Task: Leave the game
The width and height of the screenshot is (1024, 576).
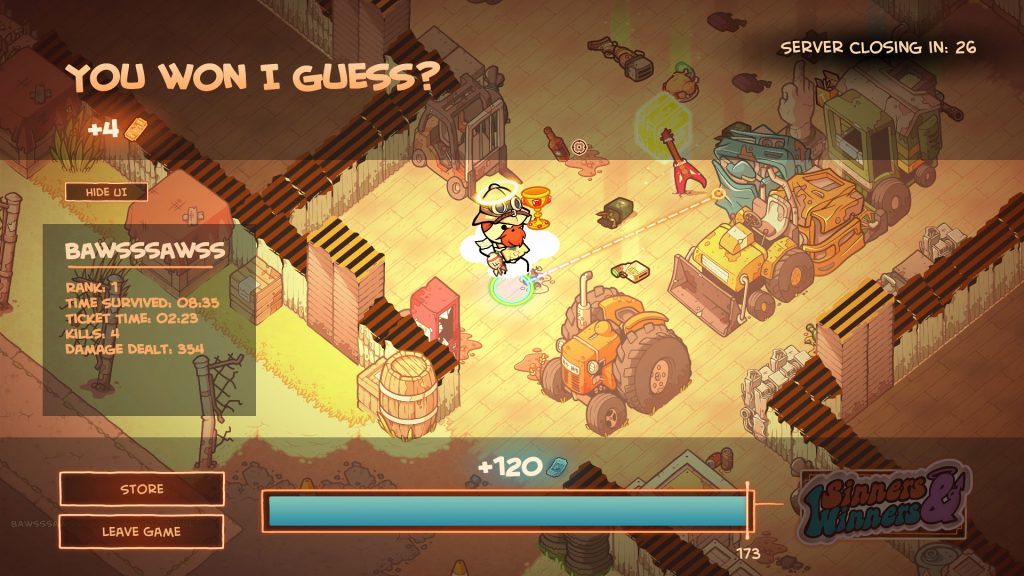Action: (142, 532)
